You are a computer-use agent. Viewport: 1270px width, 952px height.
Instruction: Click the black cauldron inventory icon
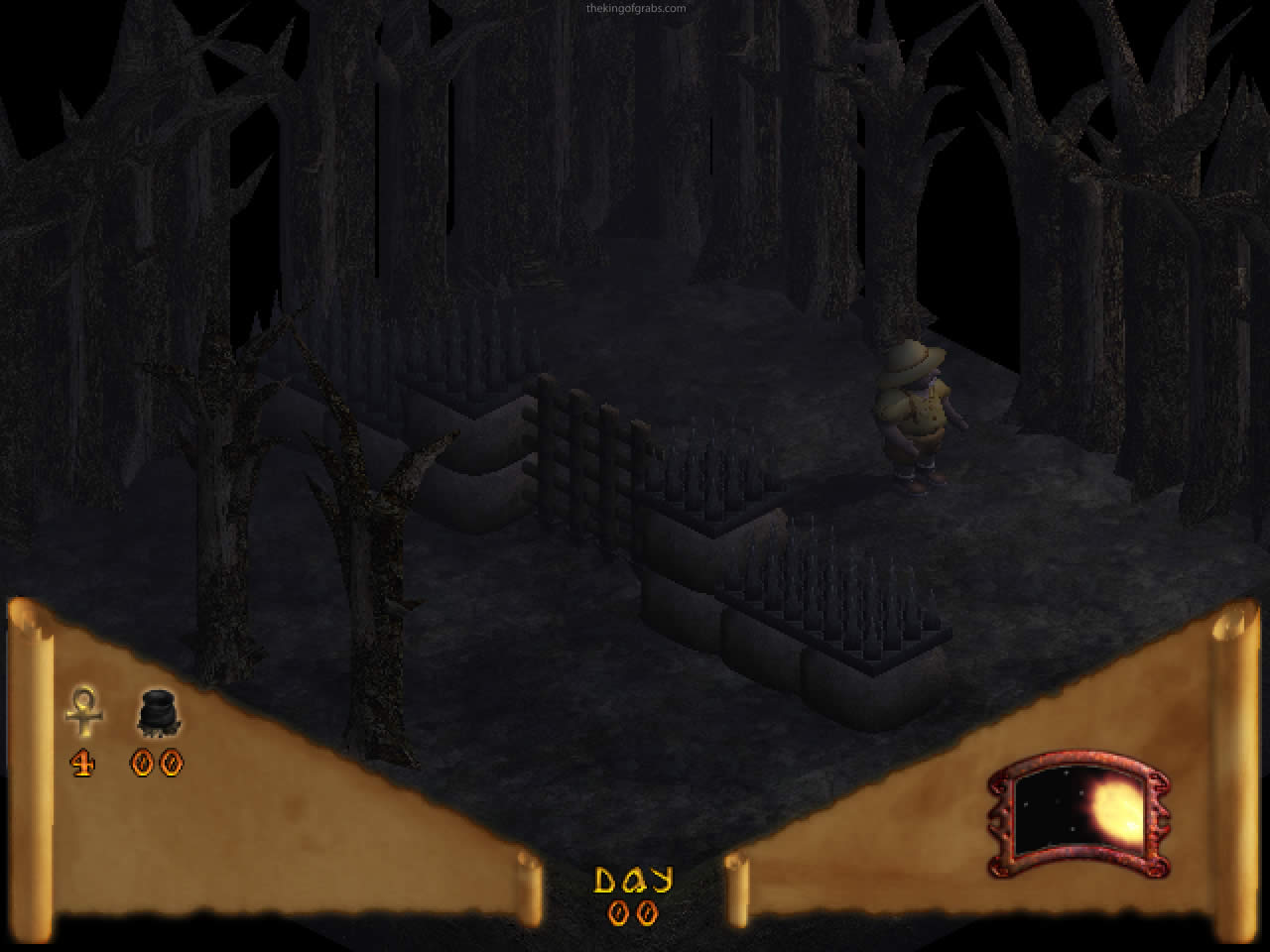[157, 709]
